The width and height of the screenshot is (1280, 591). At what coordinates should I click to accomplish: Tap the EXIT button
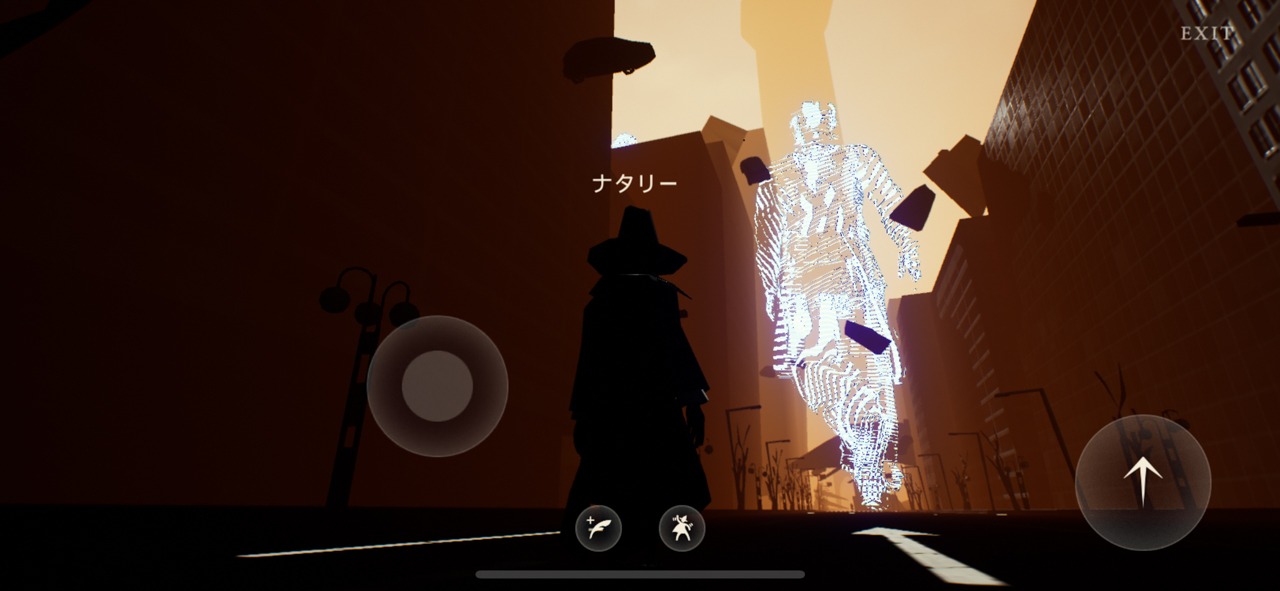[1206, 34]
